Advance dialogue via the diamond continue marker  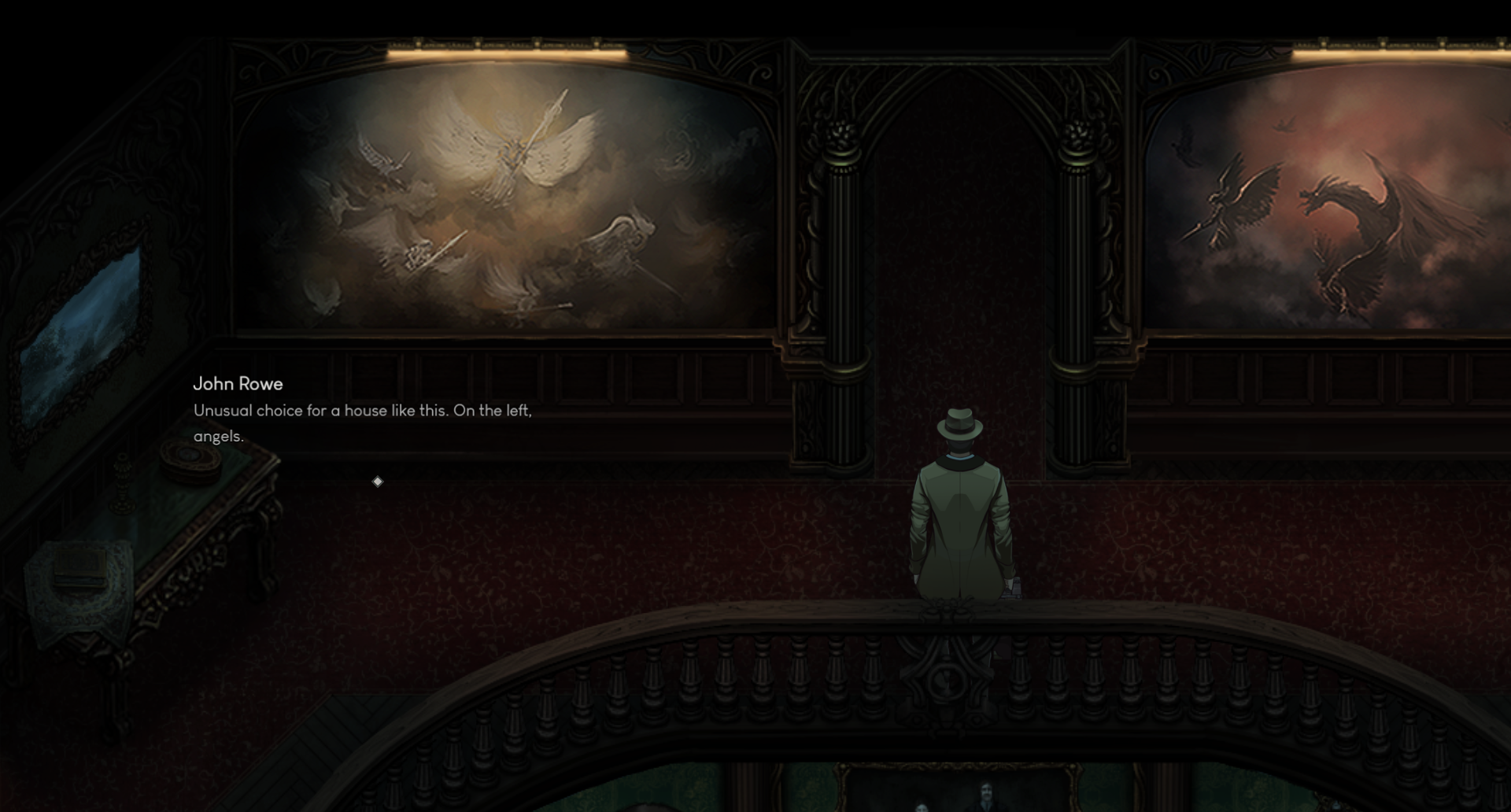(x=378, y=482)
